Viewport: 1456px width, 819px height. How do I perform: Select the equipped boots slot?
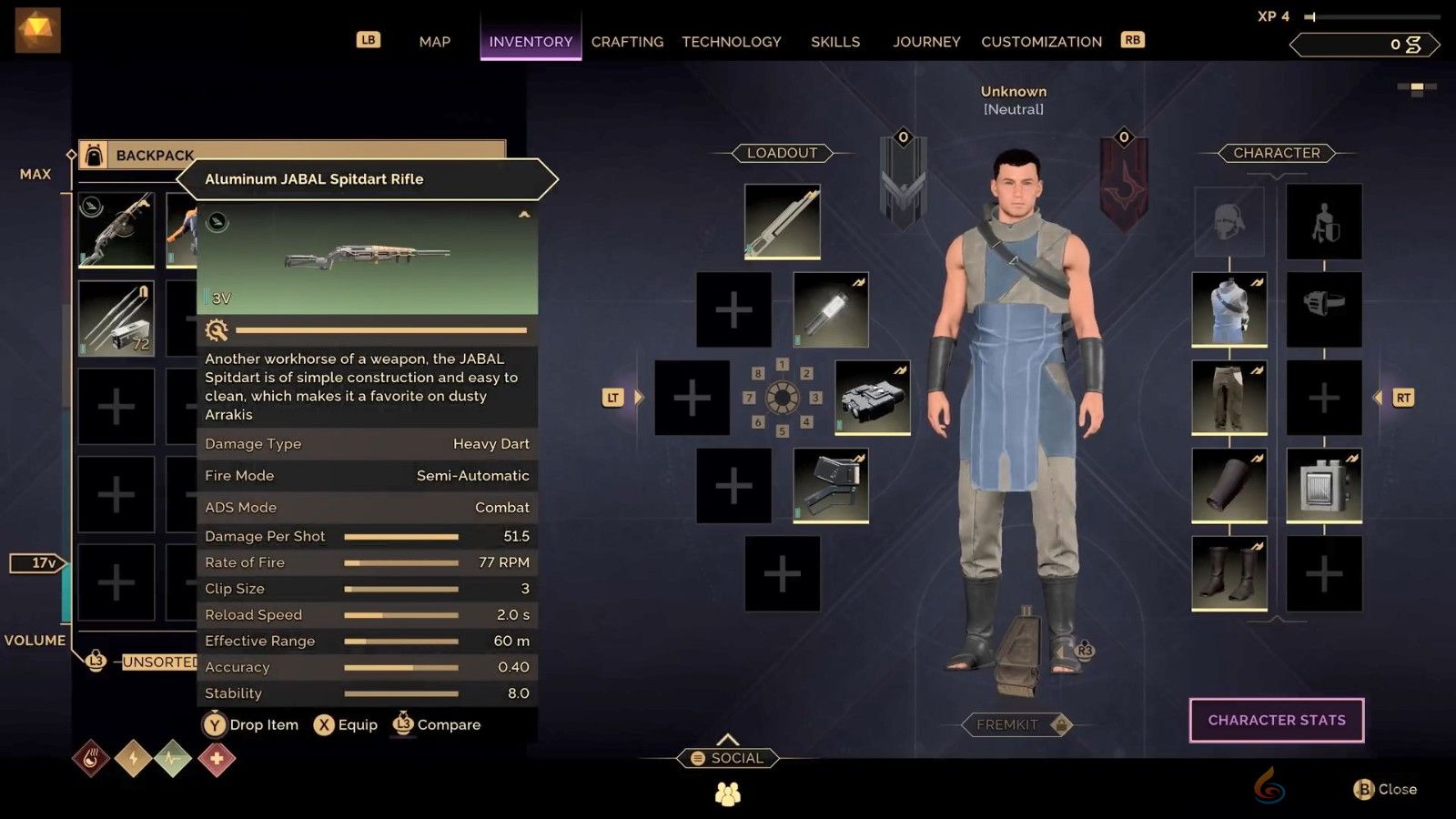point(1228,572)
